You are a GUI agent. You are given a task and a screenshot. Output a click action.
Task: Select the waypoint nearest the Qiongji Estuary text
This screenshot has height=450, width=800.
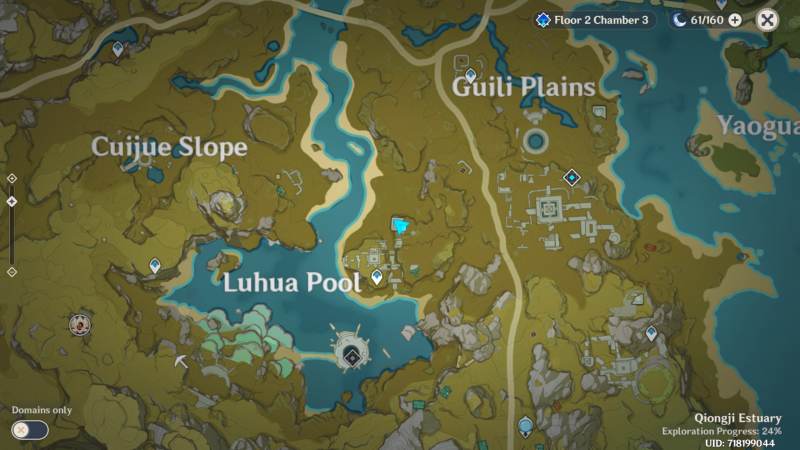[651, 332]
